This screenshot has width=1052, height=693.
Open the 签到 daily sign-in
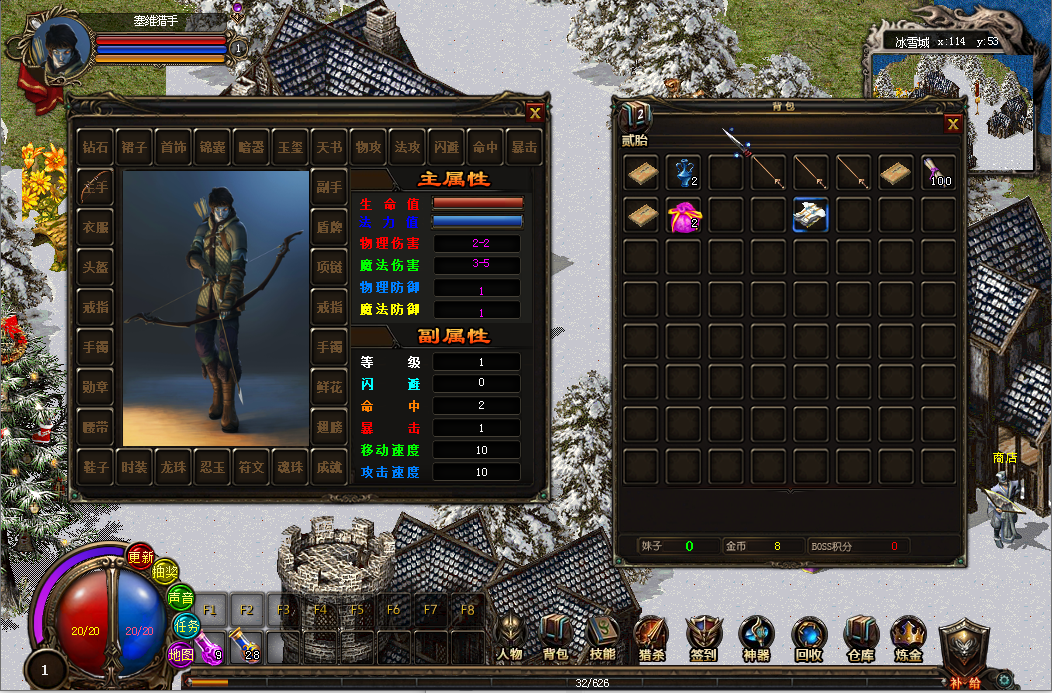tap(703, 638)
